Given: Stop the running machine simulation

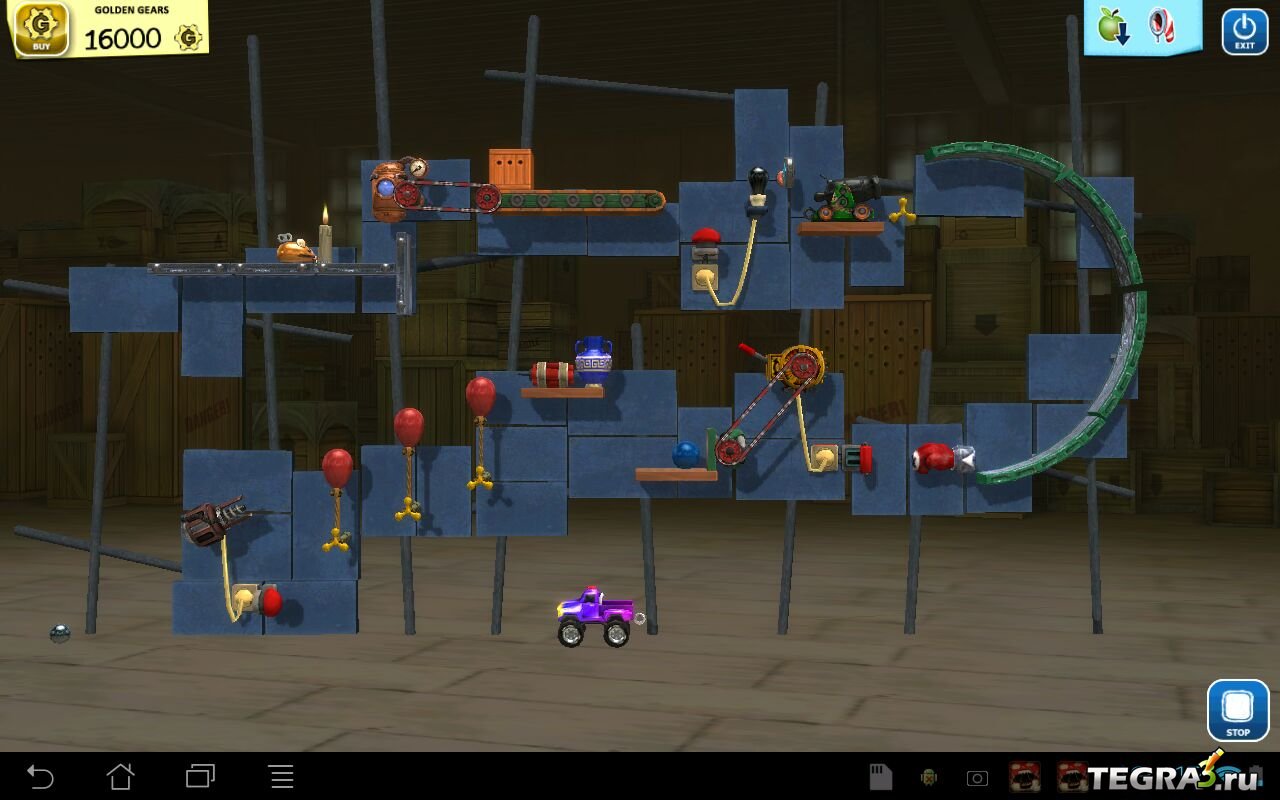Looking at the screenshot, I should [1237, 710].
